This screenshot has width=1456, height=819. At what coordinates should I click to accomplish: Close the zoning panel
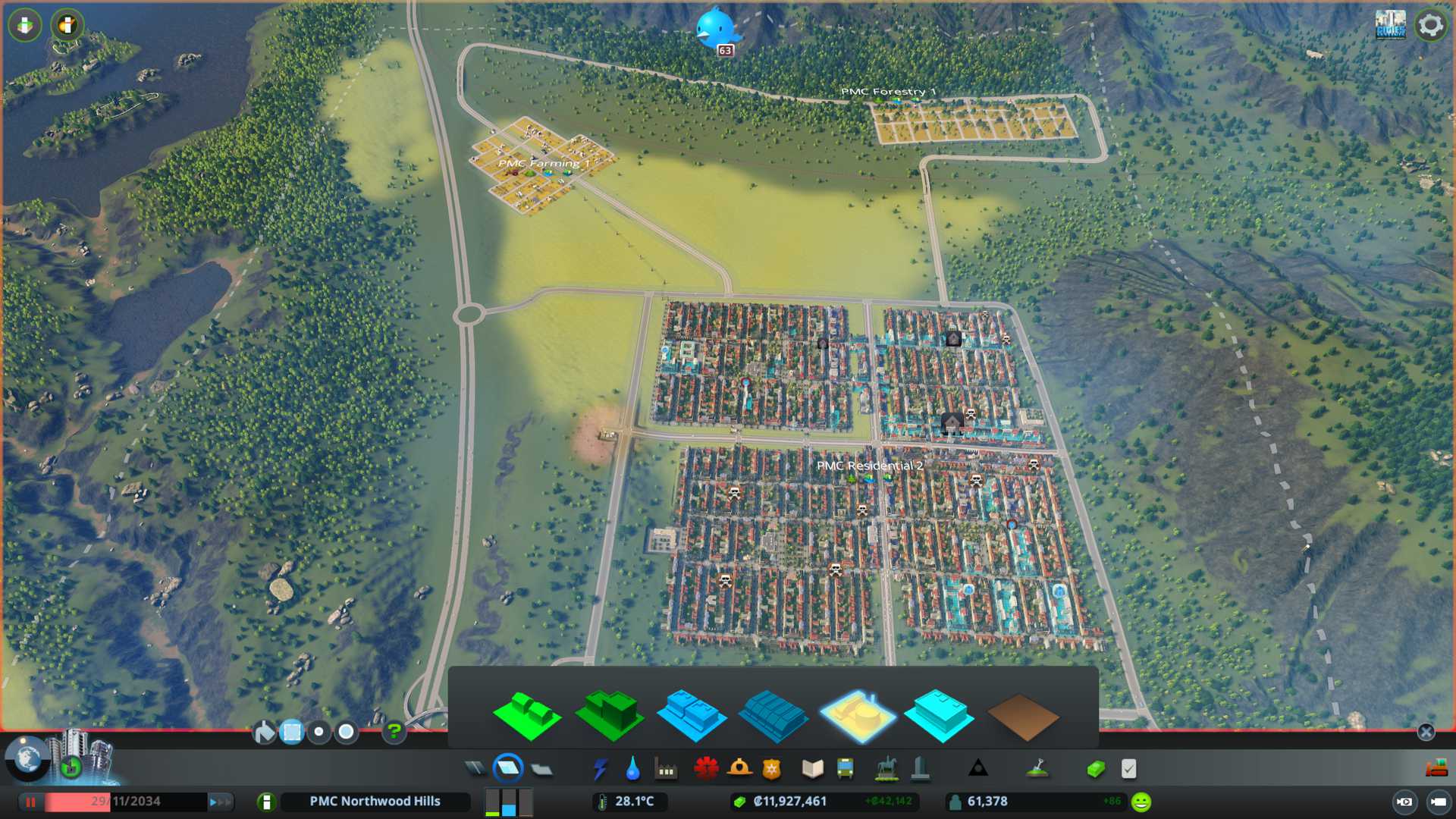1426,732
